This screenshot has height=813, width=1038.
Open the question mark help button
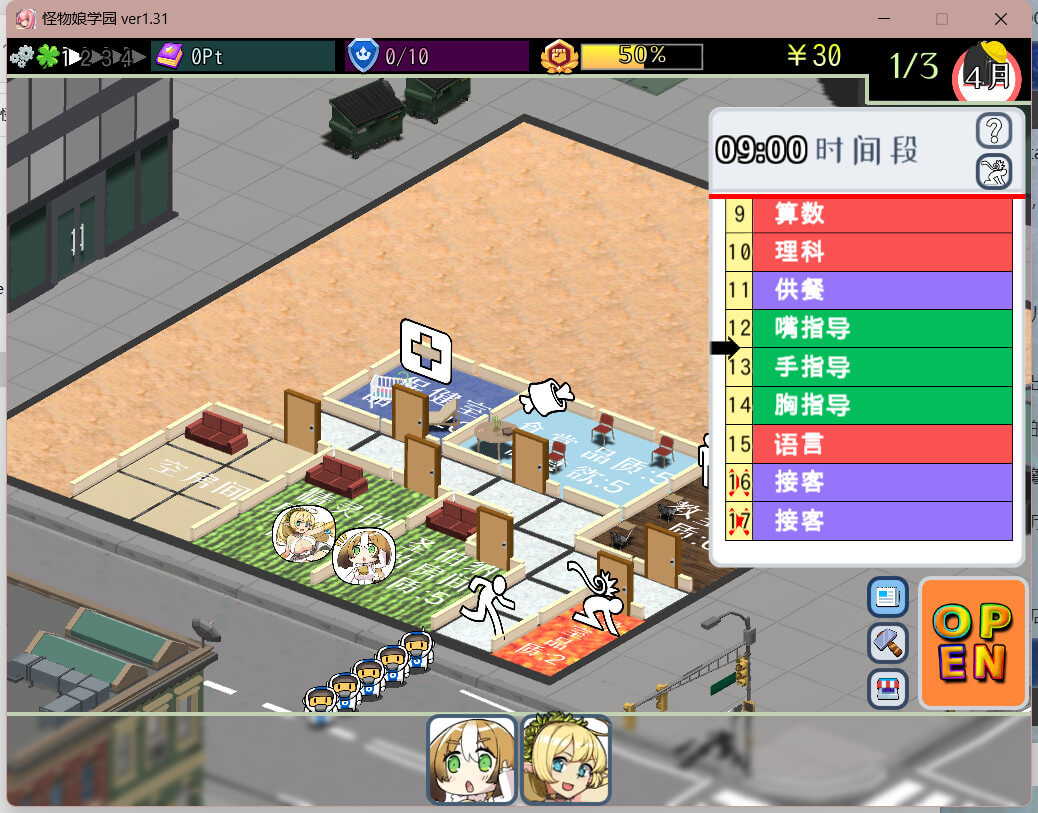[993, 130]
